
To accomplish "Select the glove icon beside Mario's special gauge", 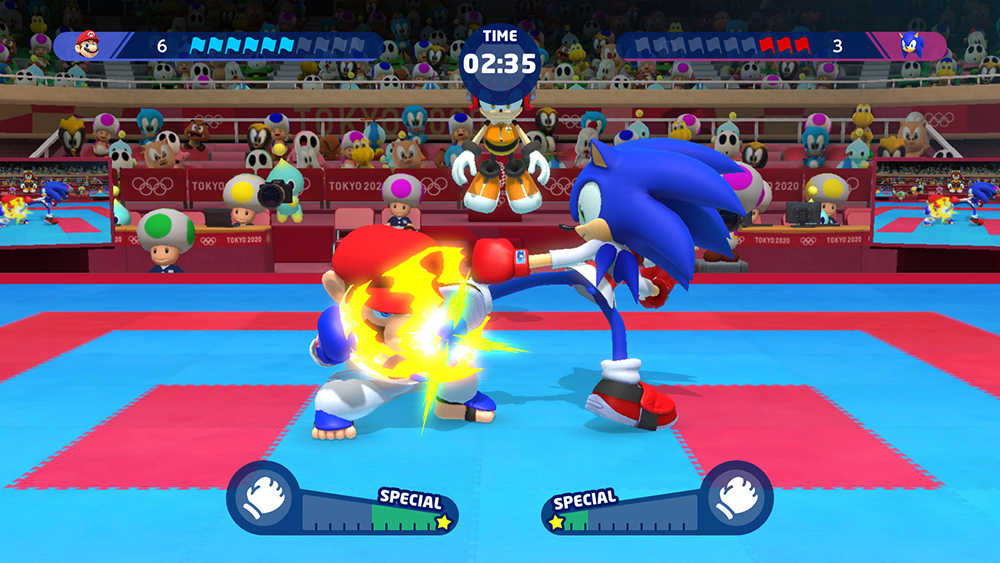I will point(264,497).
